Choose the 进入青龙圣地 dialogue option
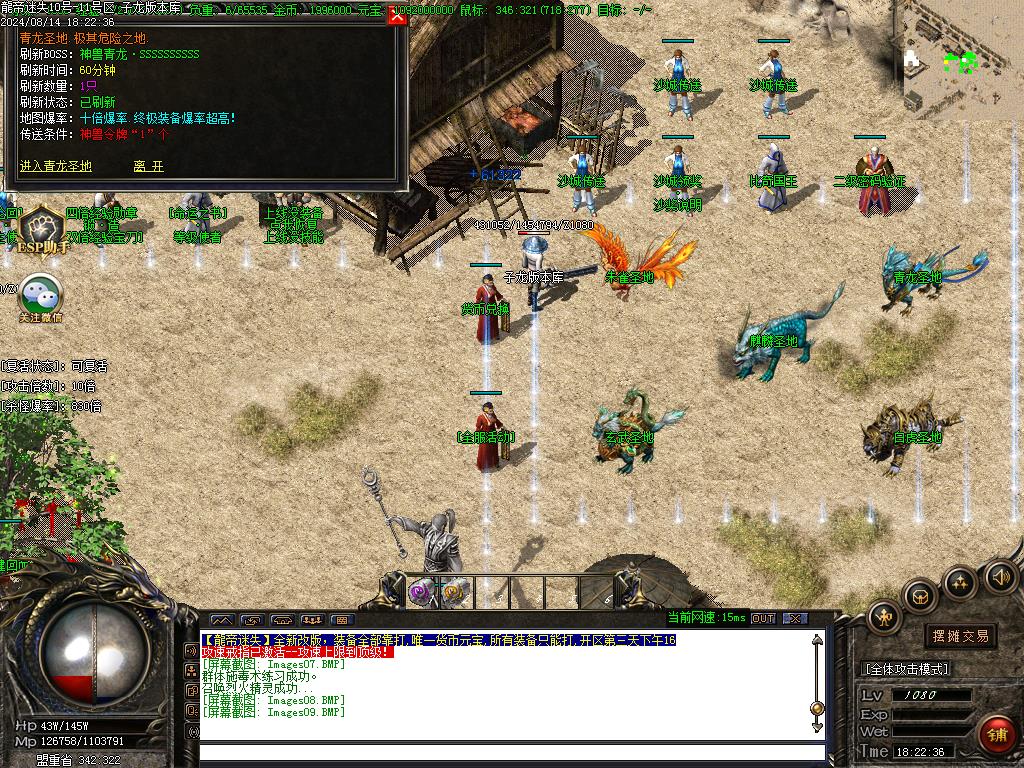Screen dimensions: 1024x768 click(x=55, y=166)
